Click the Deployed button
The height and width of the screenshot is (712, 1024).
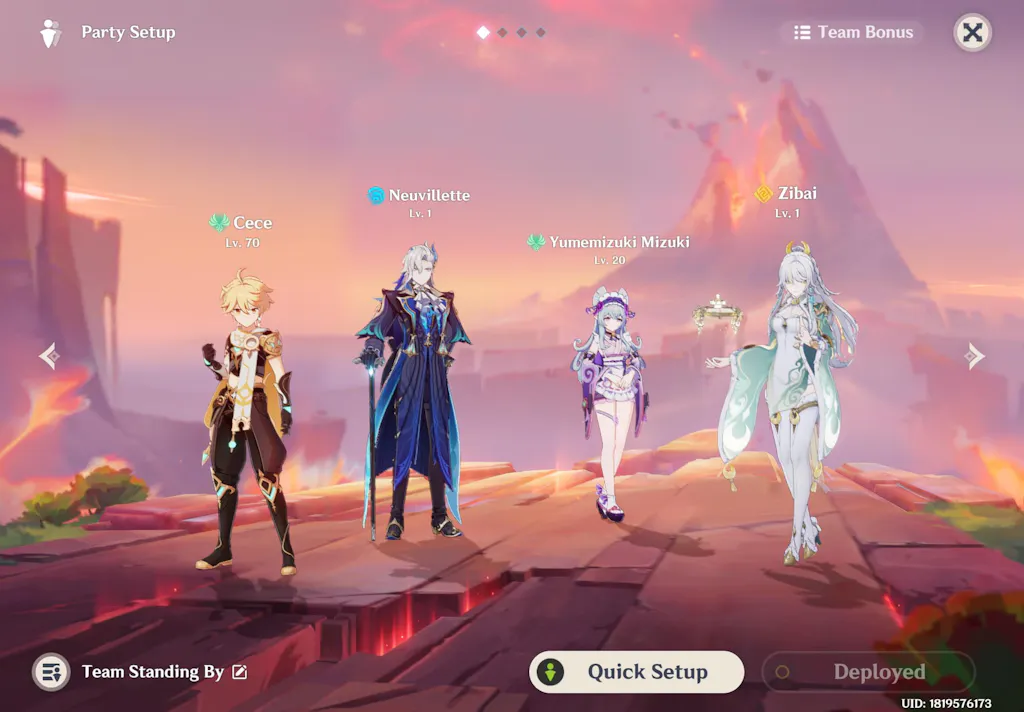868,672
